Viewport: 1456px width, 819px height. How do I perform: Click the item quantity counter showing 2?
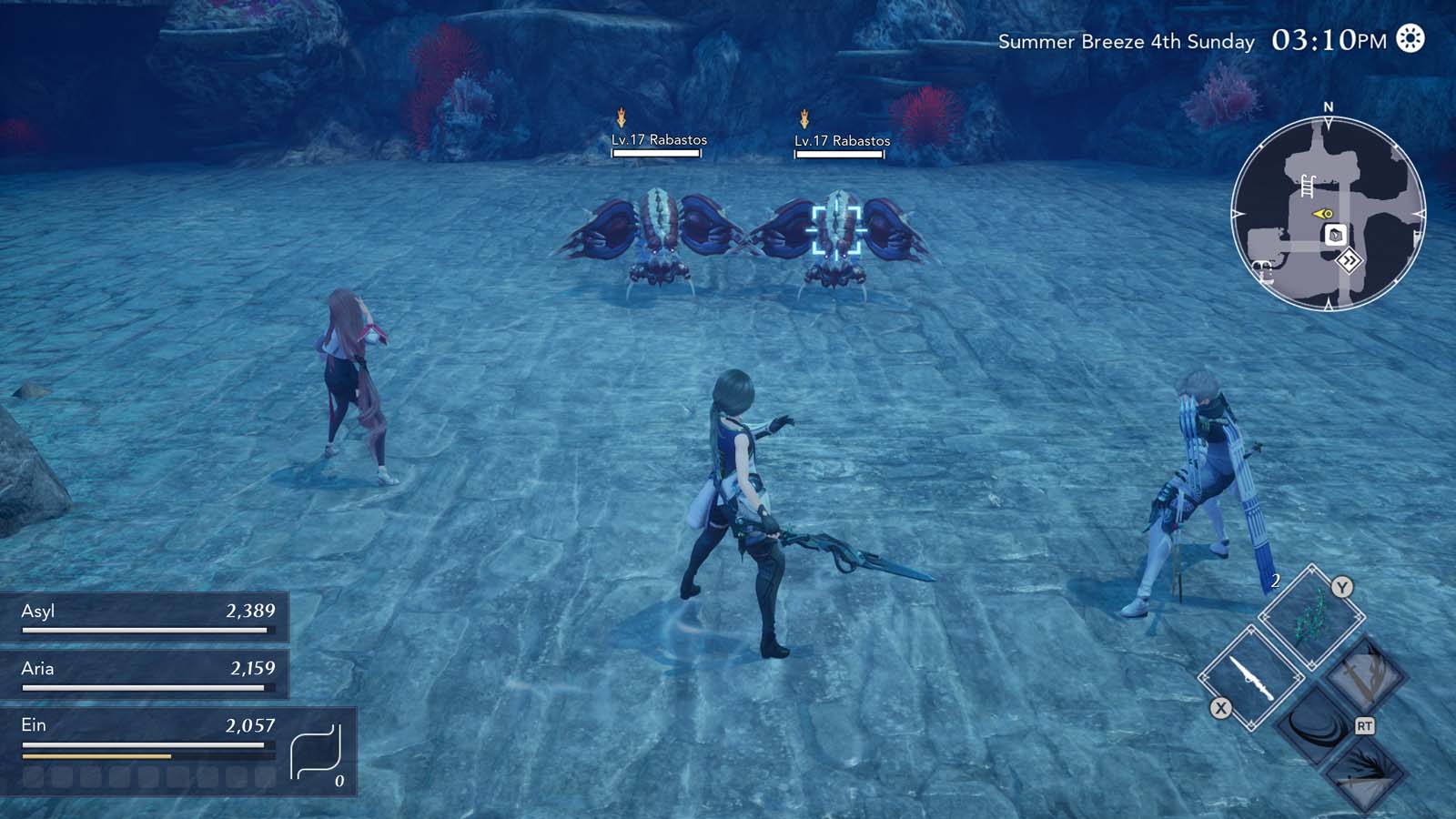point(1275,581)
